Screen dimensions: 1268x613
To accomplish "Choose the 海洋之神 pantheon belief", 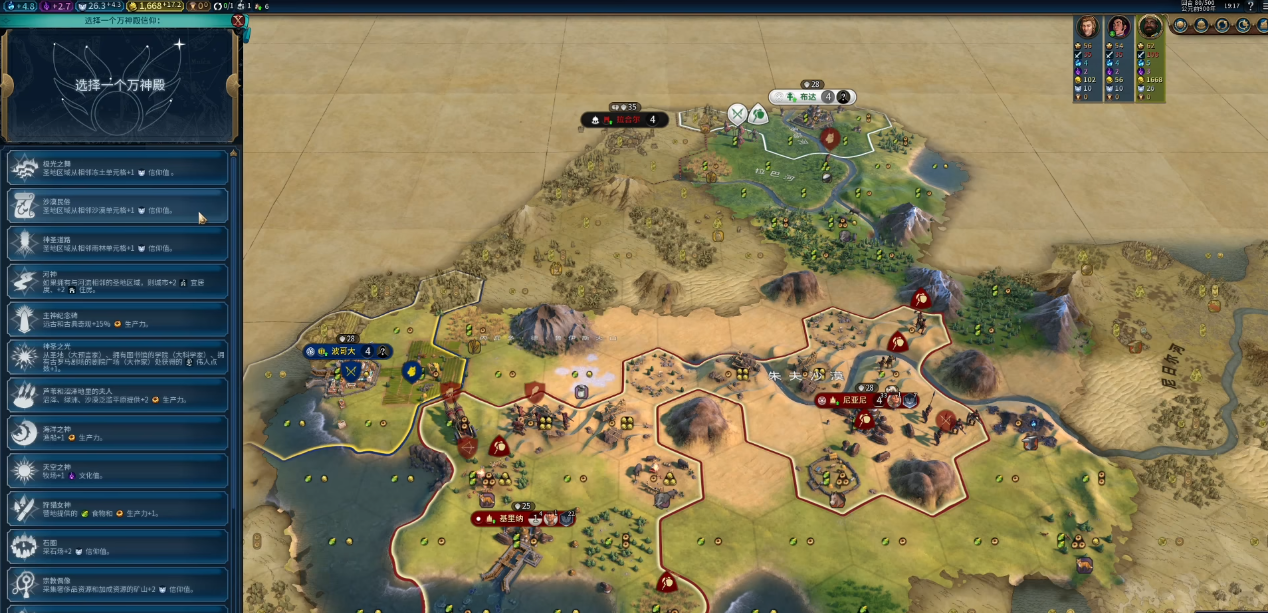I will tap(118, 433).
